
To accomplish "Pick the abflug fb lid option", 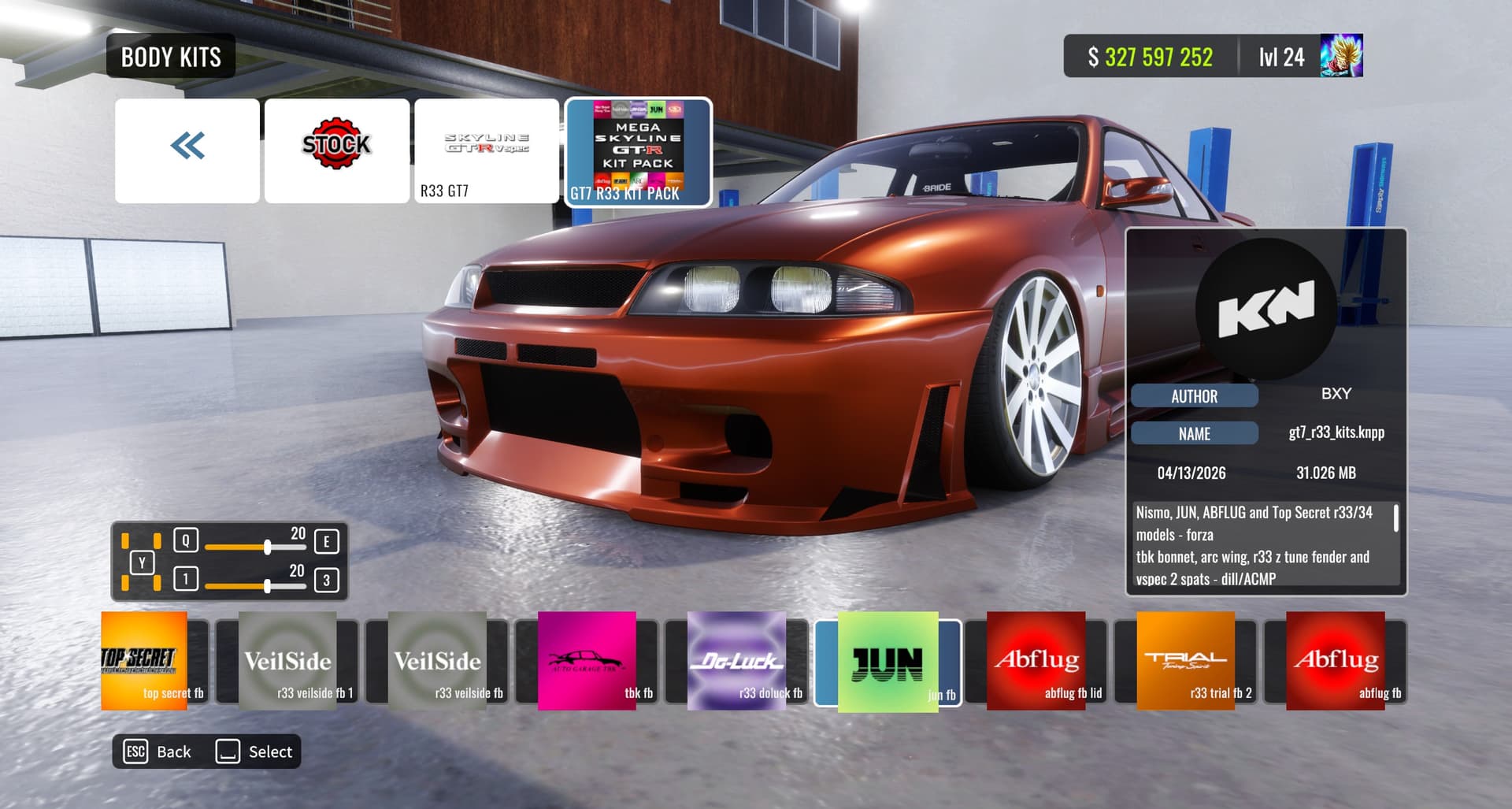I will coord(1036,662).
